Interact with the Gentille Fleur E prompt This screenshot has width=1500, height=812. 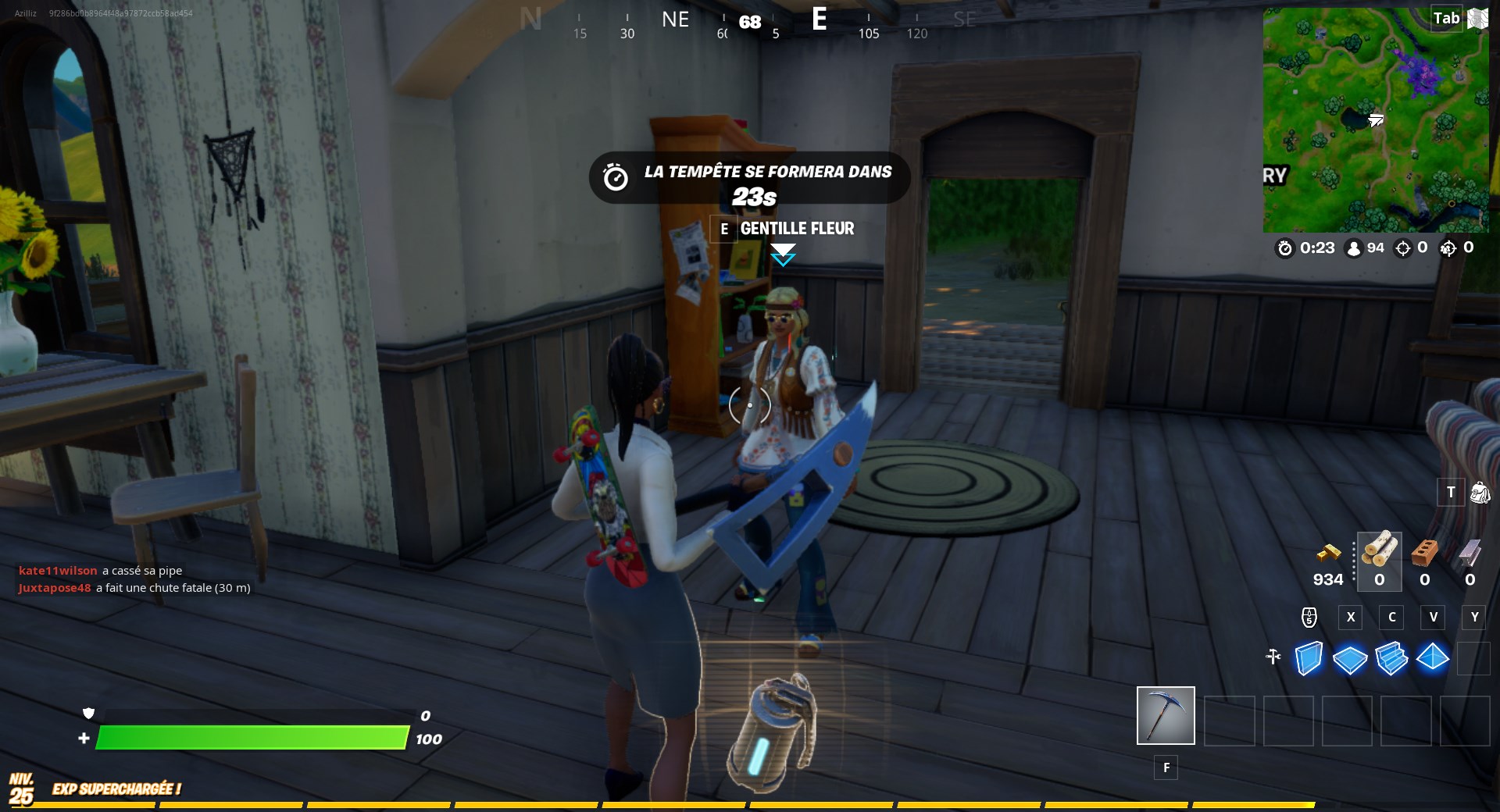point(724,230)
